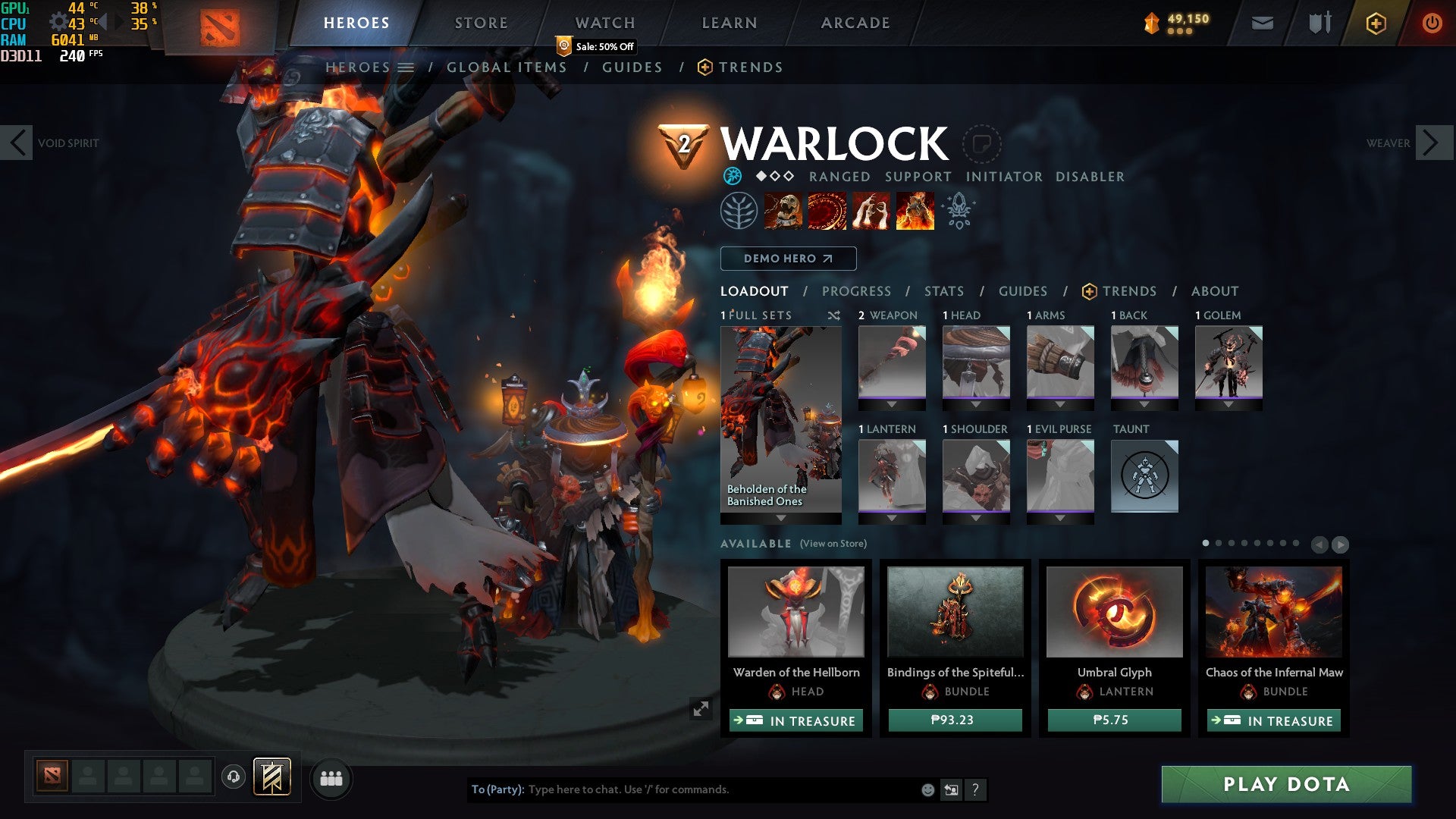
Task: Toggle the voice chat headset button
Action: (x=232, y=778)
